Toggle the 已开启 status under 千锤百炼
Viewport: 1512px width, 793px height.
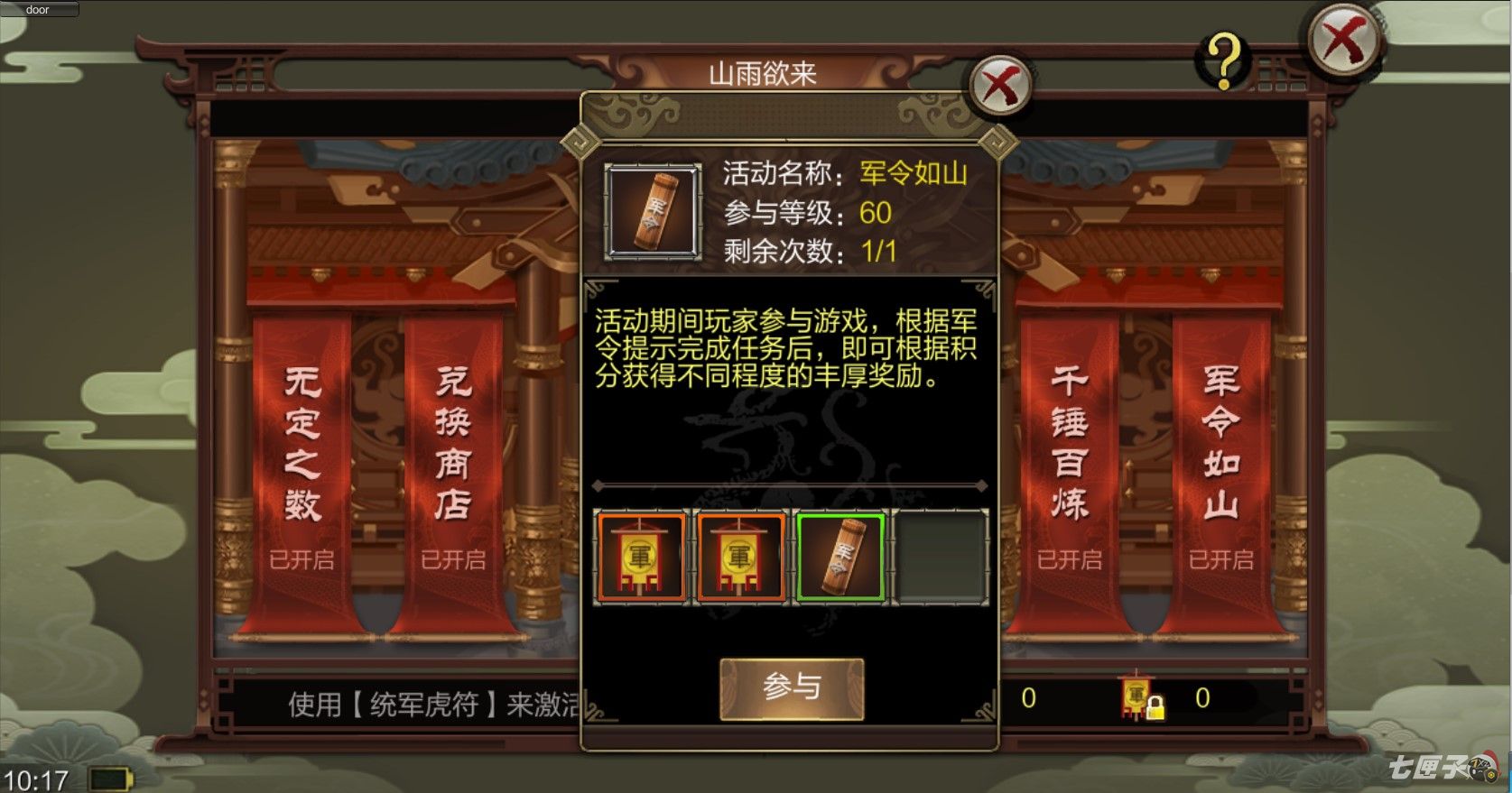pos(1070,559)
